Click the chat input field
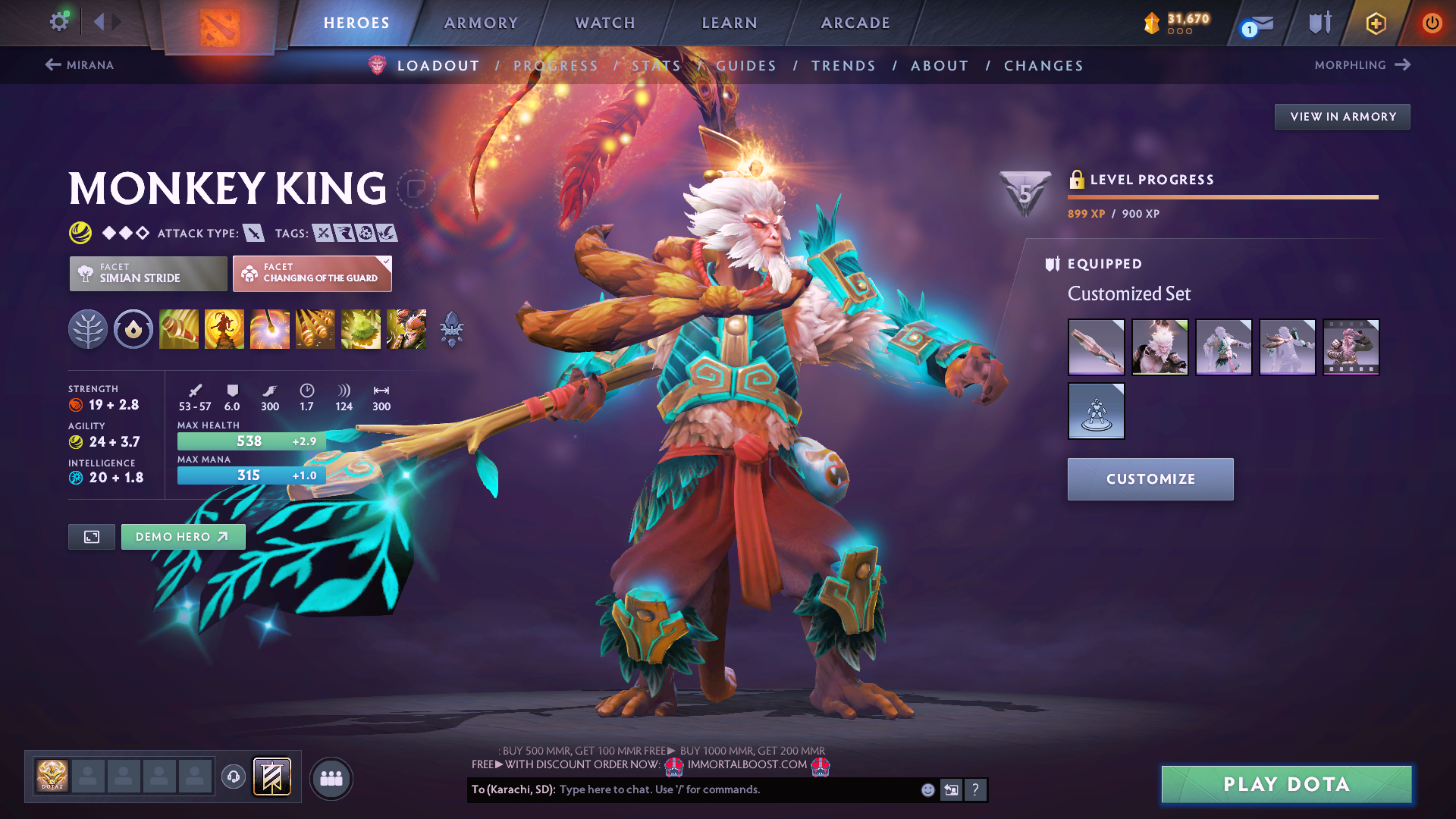The width and height of the screenshot is (1456, 819). [736, 789]
